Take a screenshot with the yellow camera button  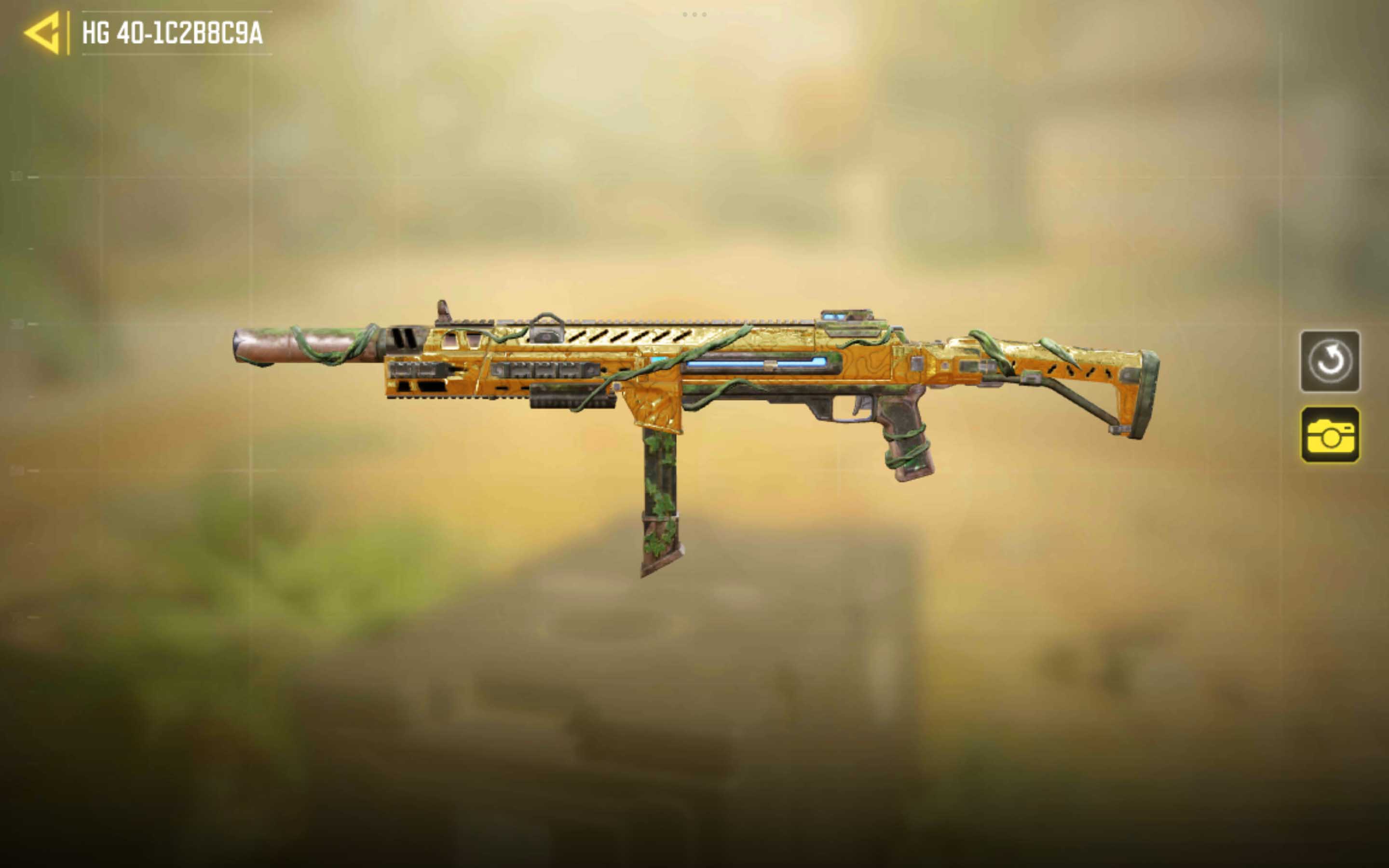(x=1329, y=434)
